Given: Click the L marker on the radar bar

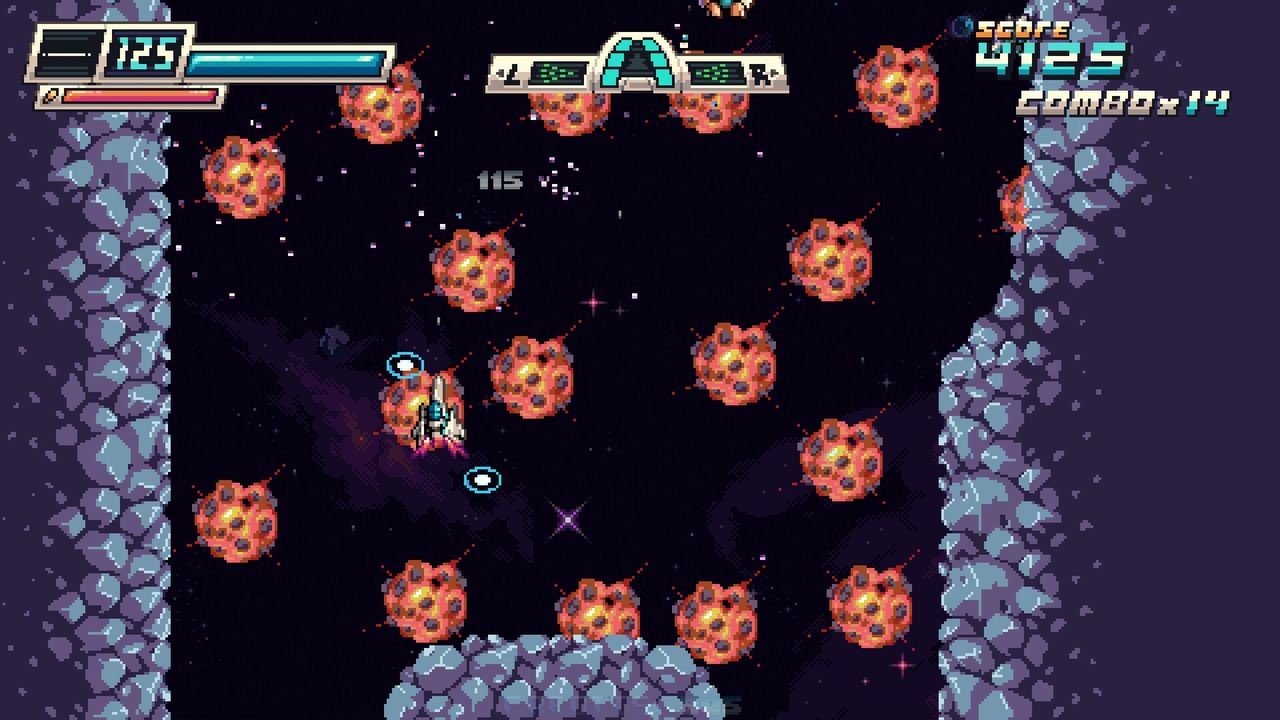Looking at the screenshot, I should coord(510,71).
